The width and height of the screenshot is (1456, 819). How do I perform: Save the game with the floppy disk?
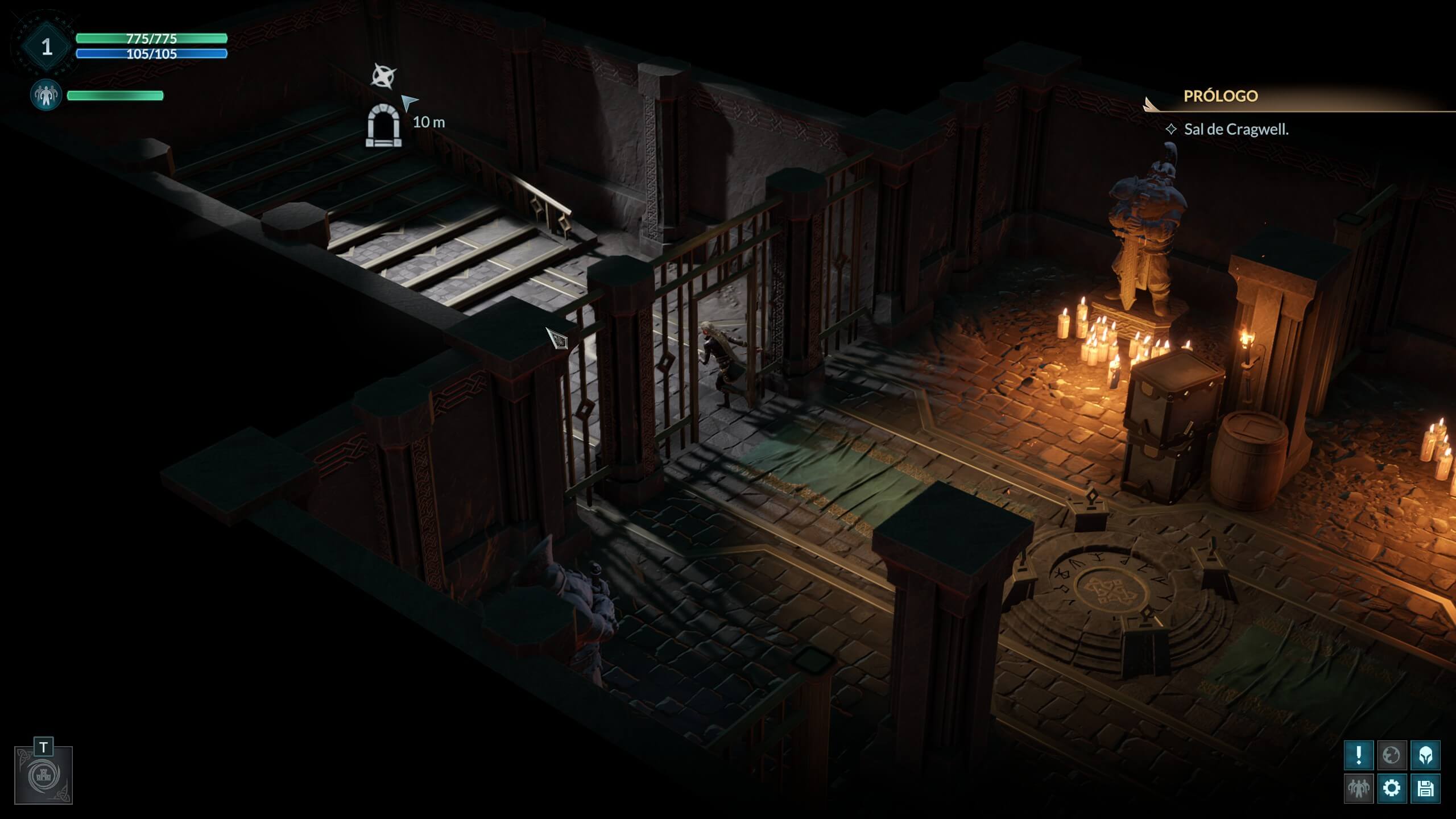[x=1425, y=788]
